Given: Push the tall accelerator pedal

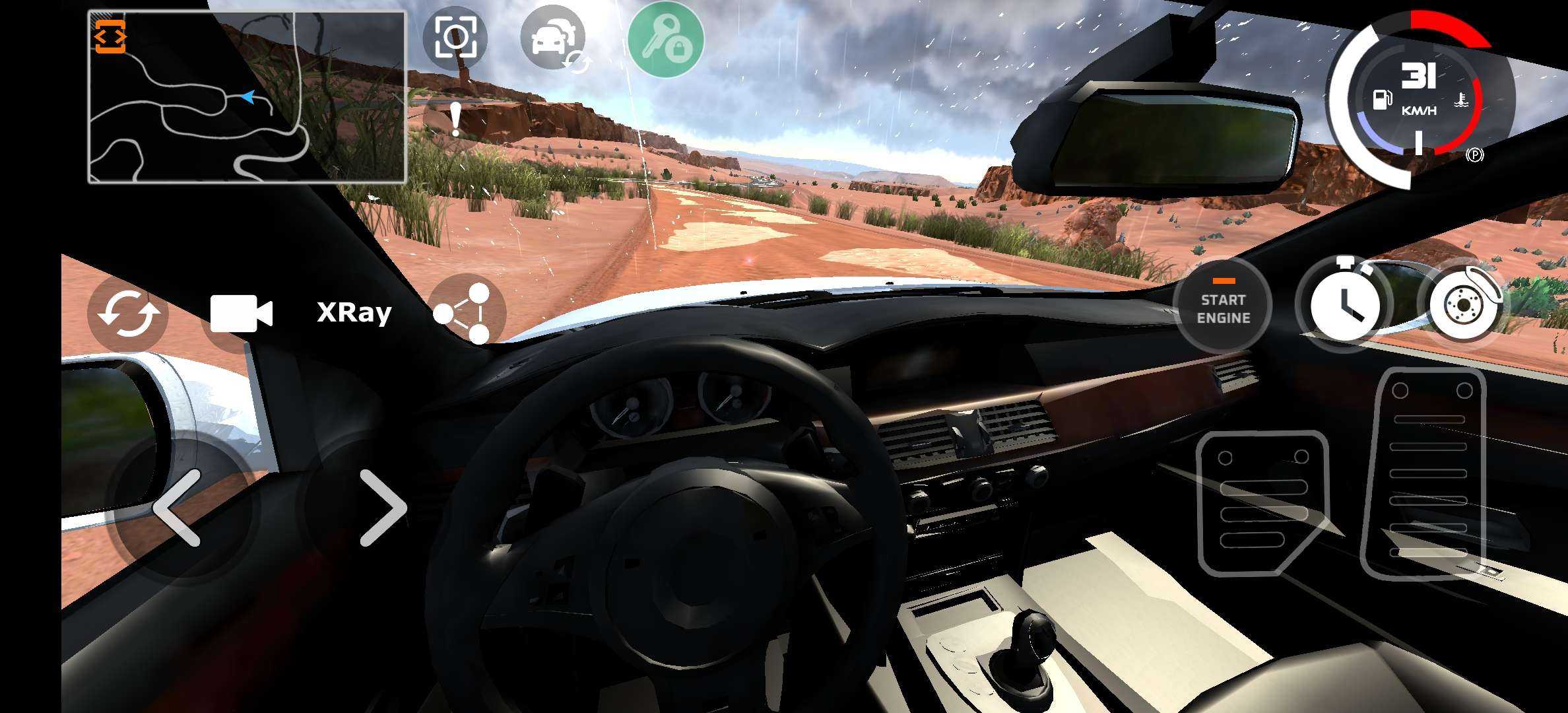Looking at the screenshot, I should pos(1431,473).
